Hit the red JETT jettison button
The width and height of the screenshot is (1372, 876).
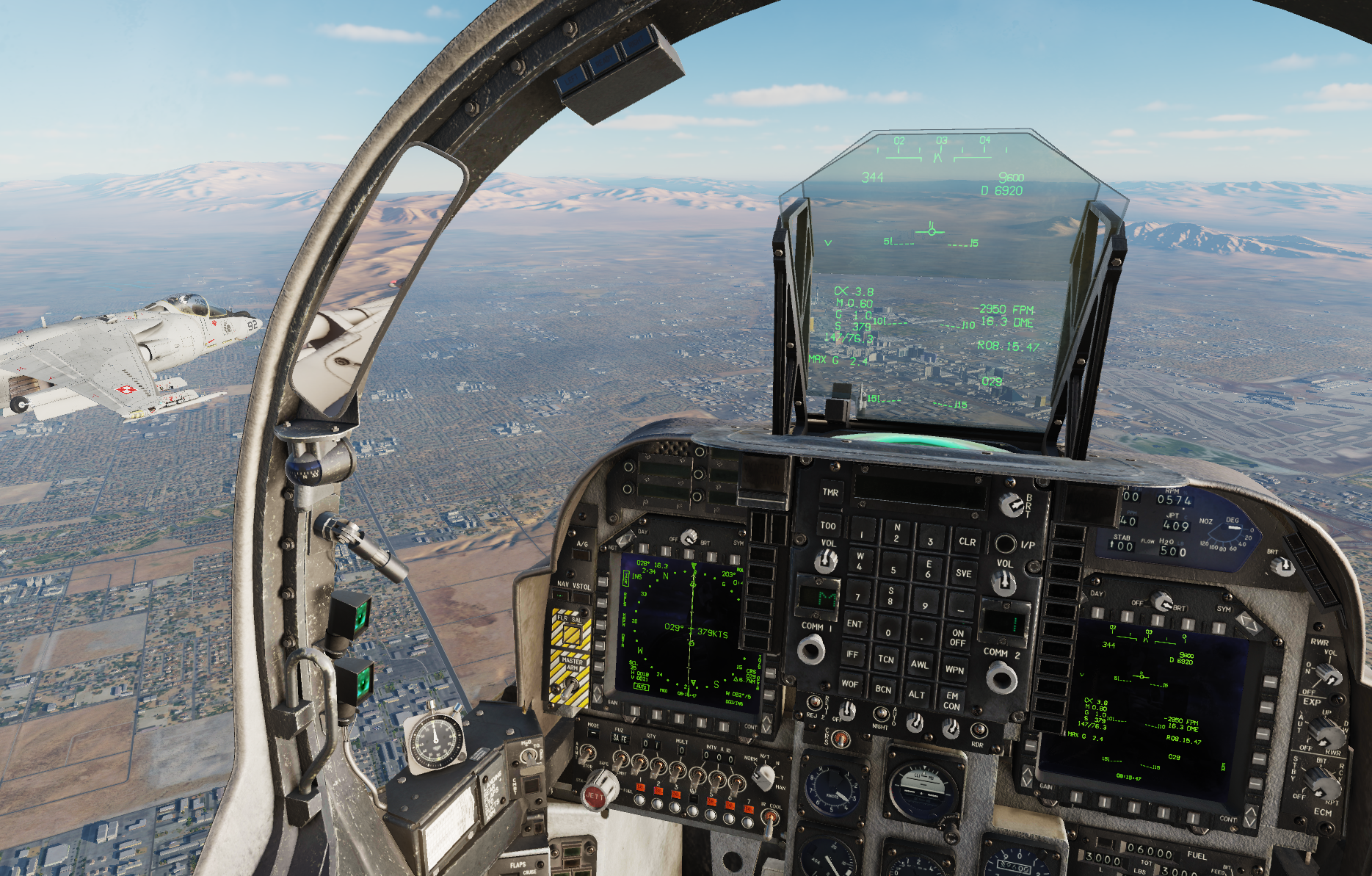click(x=594, y=795)
